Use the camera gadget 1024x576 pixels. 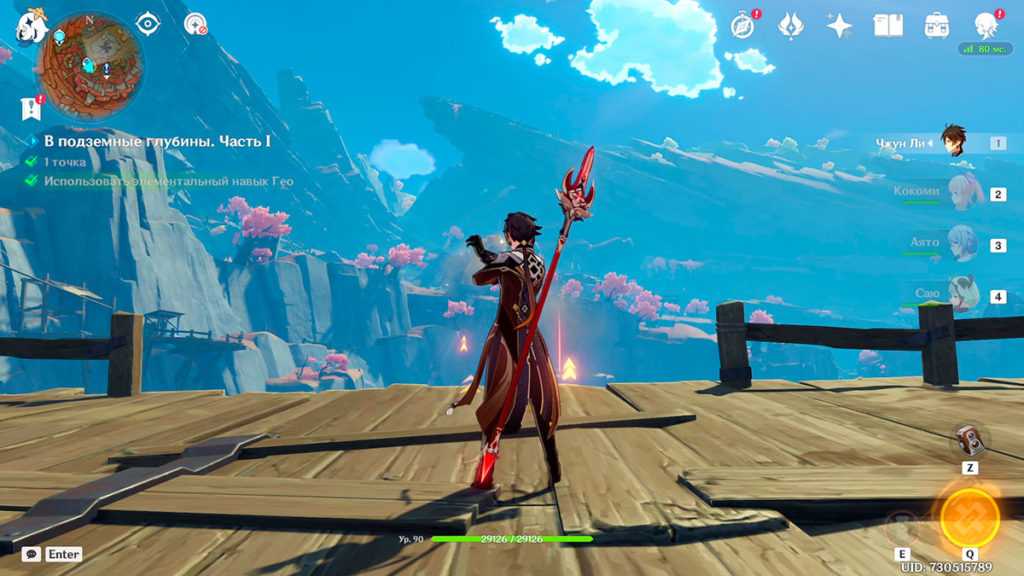(969, 440)
